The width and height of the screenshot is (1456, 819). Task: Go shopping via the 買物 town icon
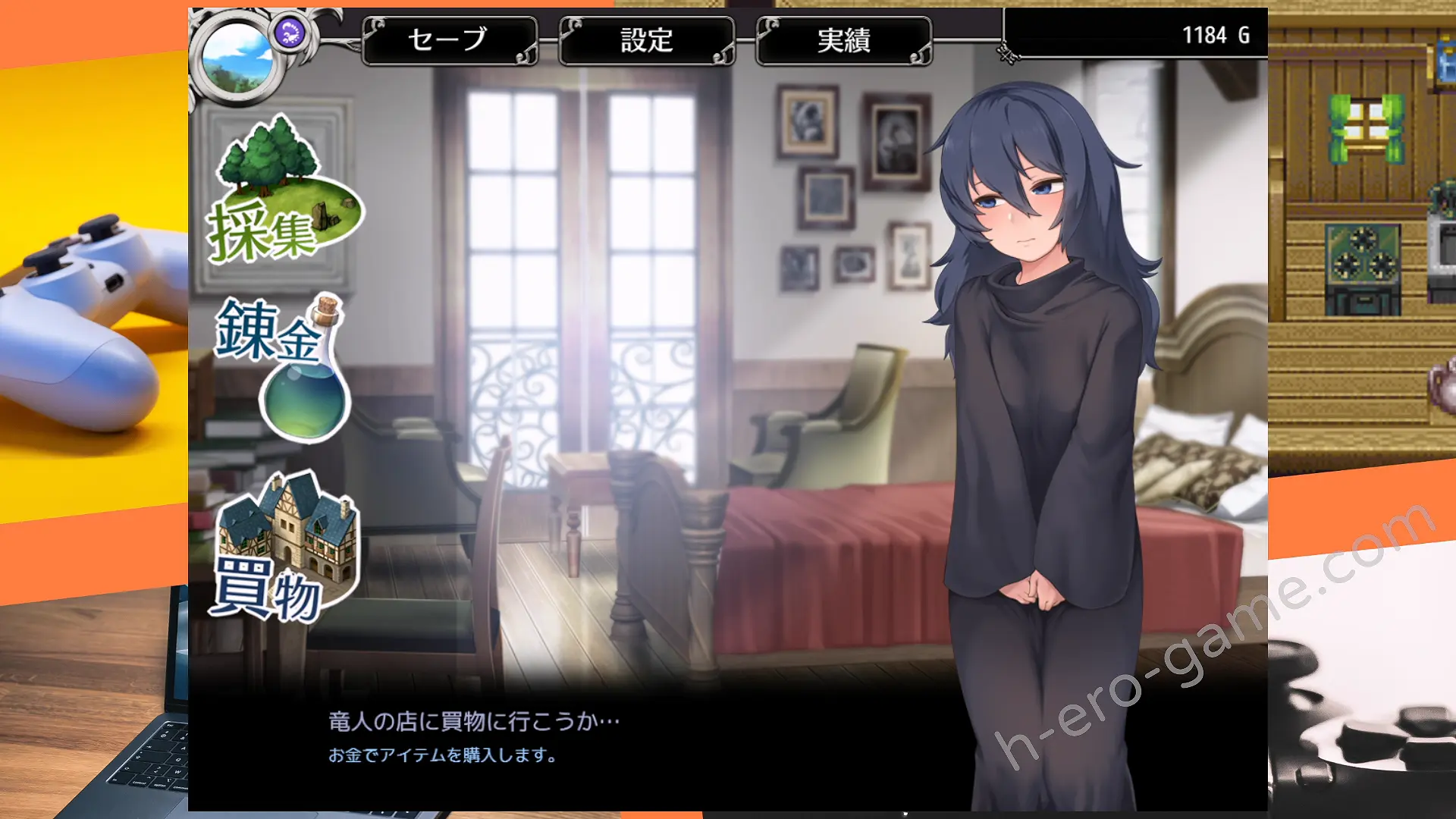point(284,548)
